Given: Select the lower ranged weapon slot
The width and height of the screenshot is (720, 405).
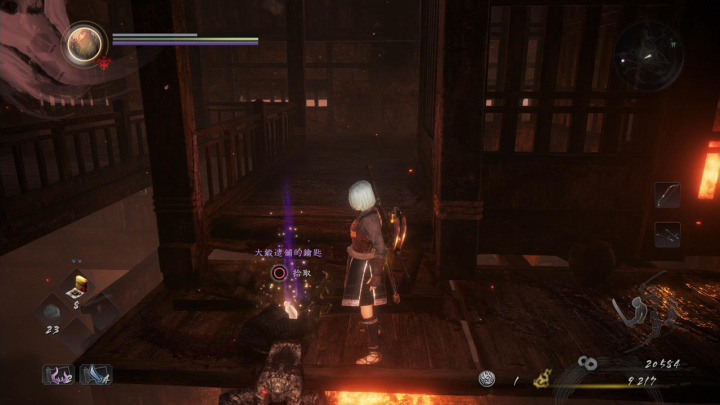Looking at the screenshot, I should [x=667, y=234].
